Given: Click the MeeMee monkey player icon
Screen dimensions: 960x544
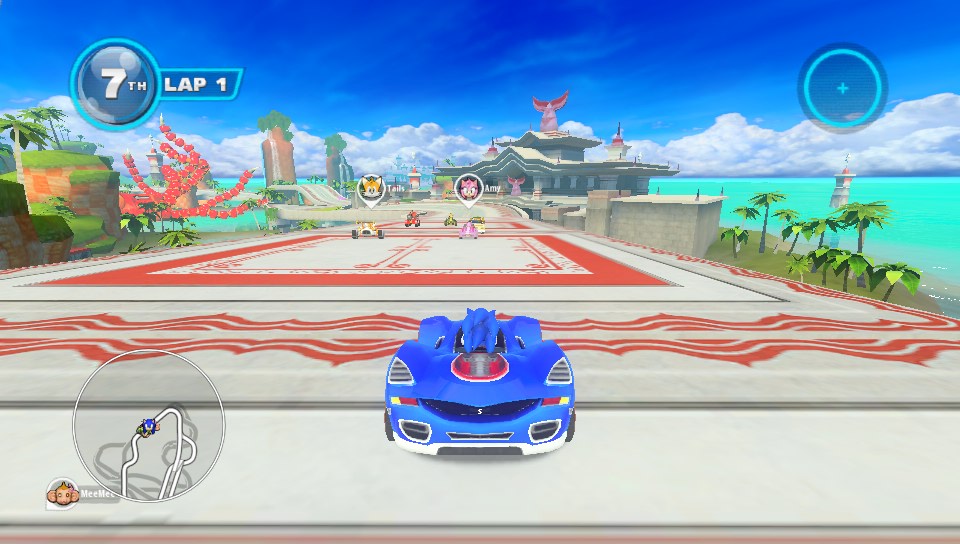Looking at the screenshot, I should [62, 492].
